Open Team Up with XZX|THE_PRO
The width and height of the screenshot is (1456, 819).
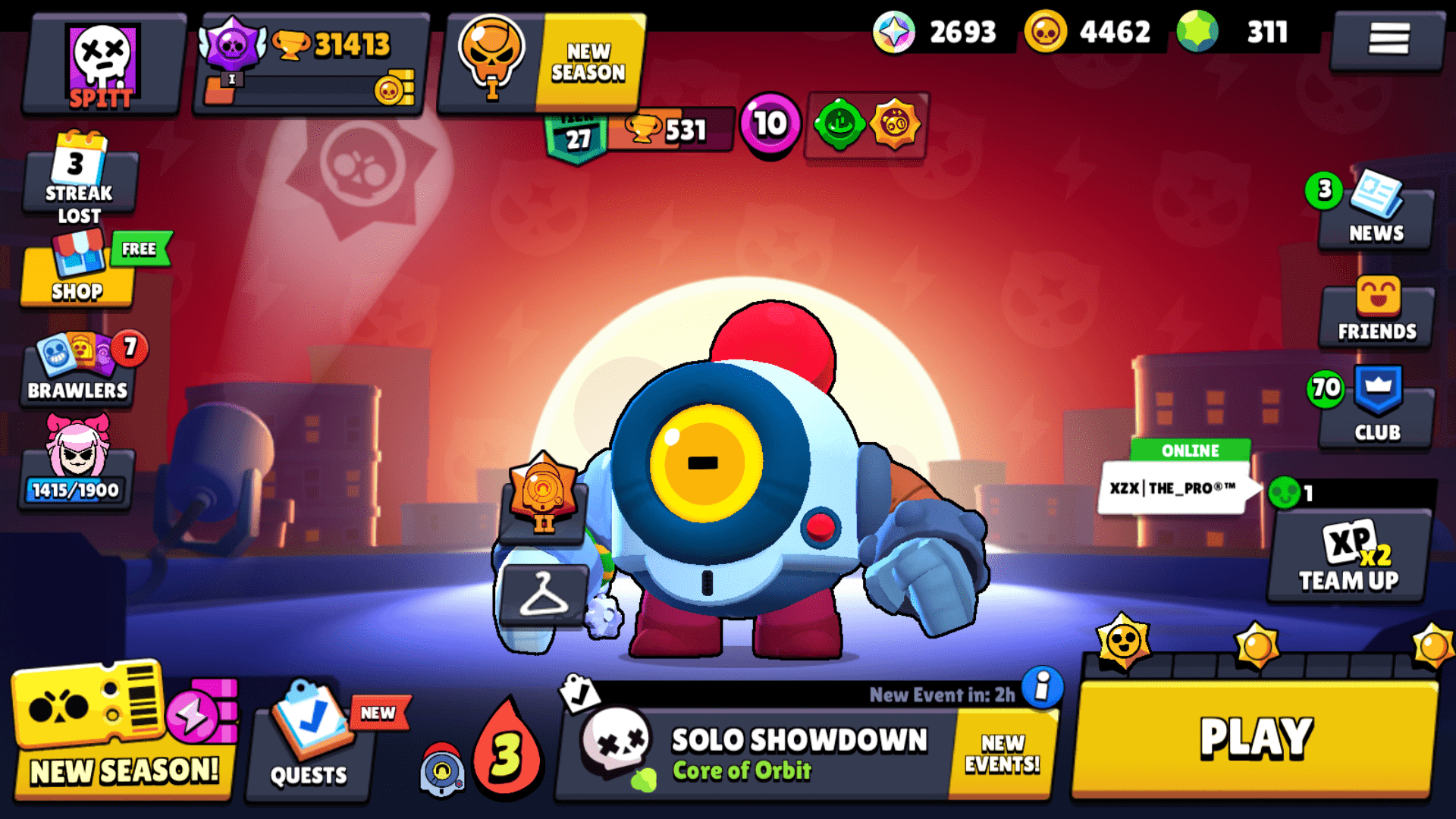point(1348,561)
